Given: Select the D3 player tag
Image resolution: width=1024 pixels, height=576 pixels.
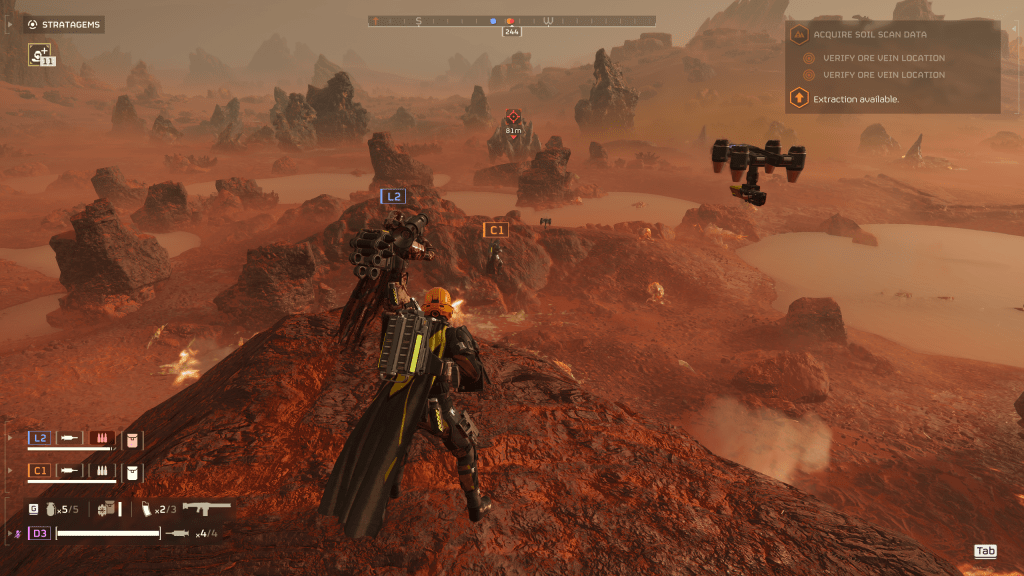Looking at the screenshot, I should pyautogui.click(x=39, y=533).
